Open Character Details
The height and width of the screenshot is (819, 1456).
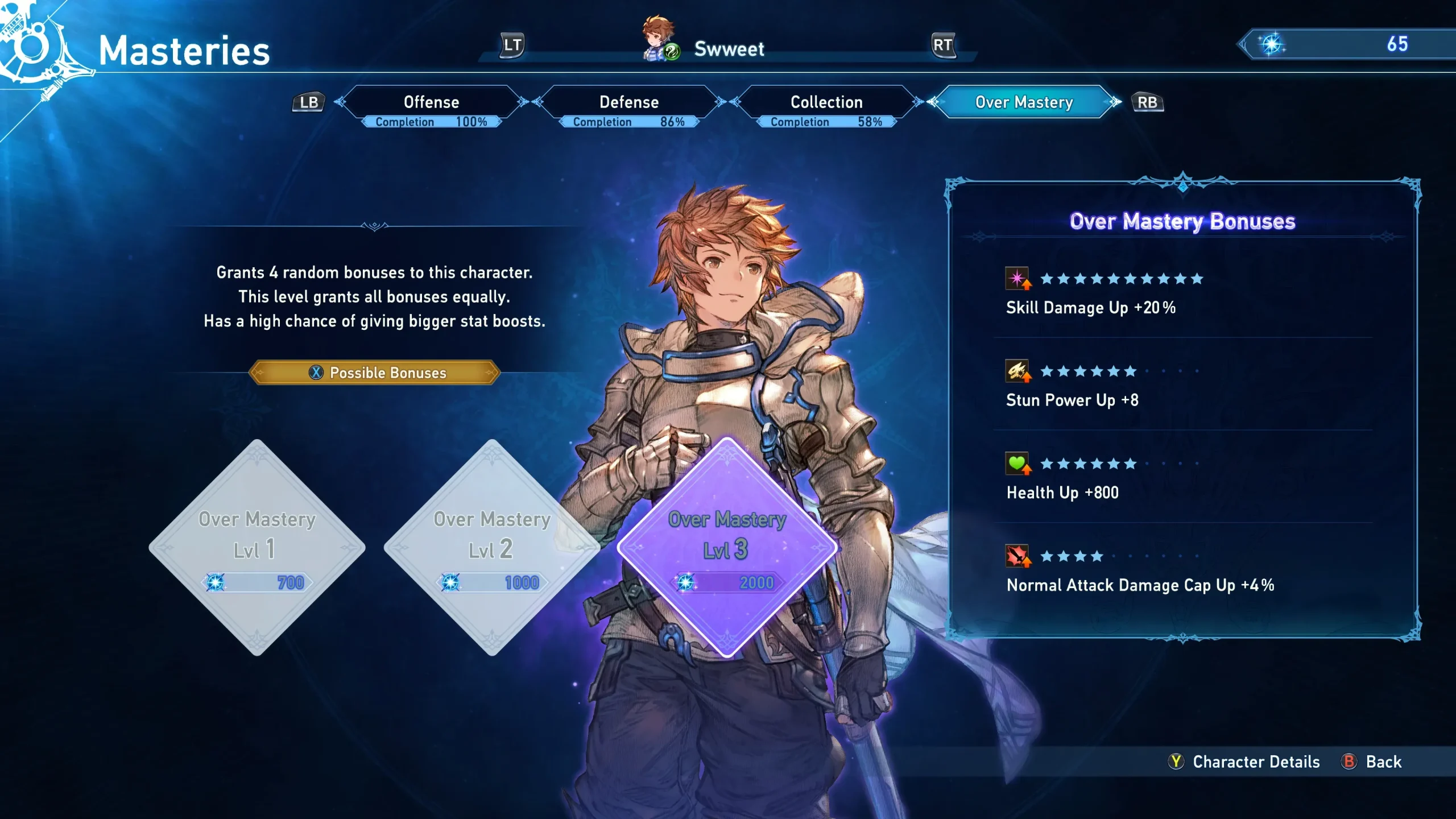click(1246, 762)
